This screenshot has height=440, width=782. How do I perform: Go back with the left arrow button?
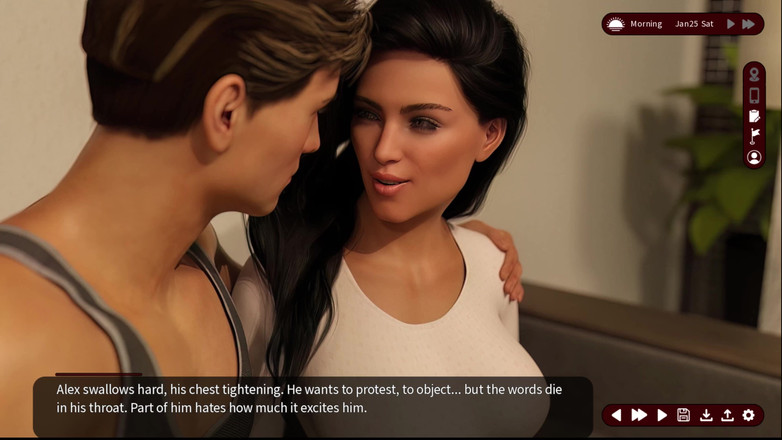click(616, 415)
